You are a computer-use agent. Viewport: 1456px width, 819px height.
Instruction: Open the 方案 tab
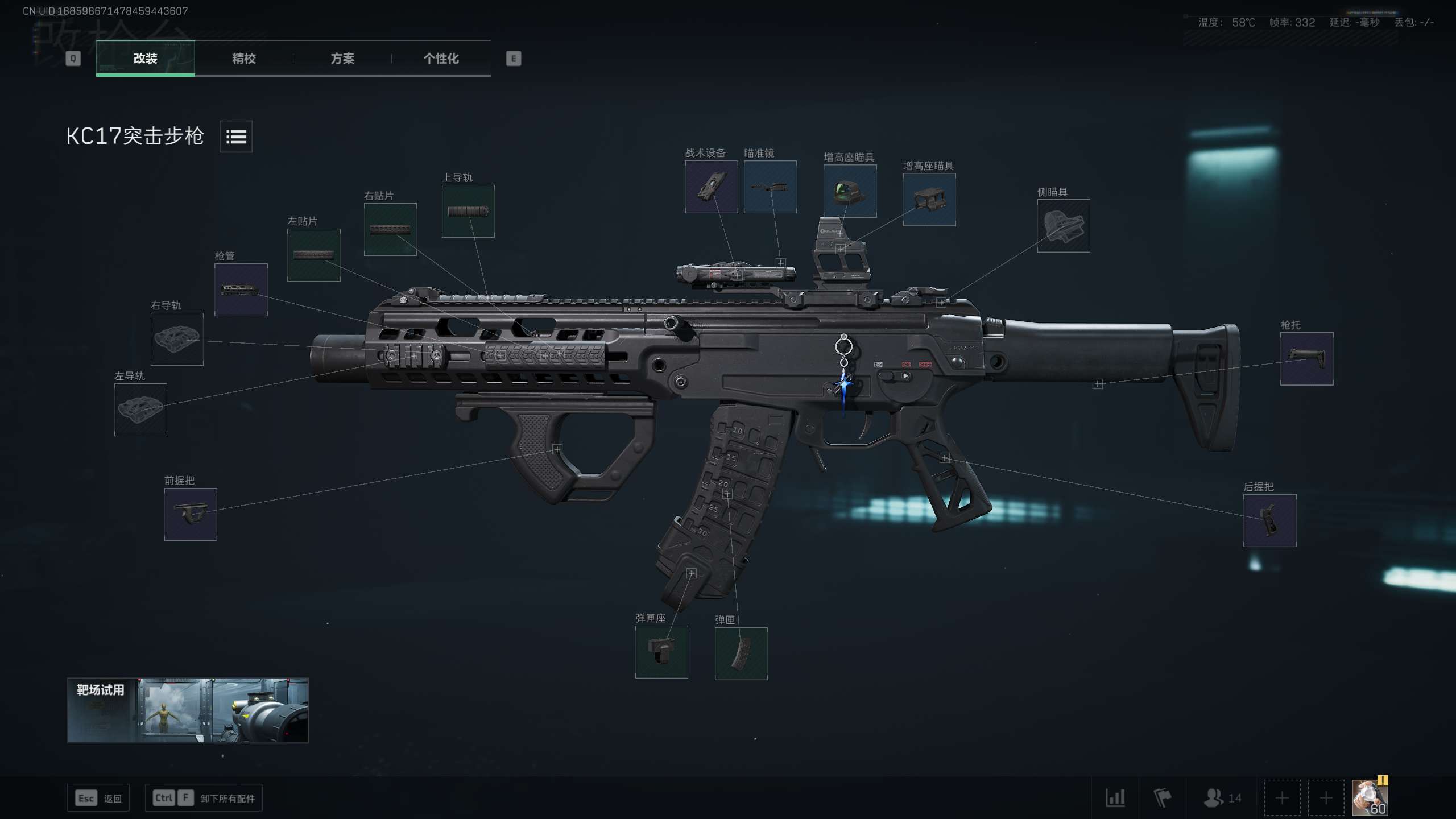coord(342,59)
